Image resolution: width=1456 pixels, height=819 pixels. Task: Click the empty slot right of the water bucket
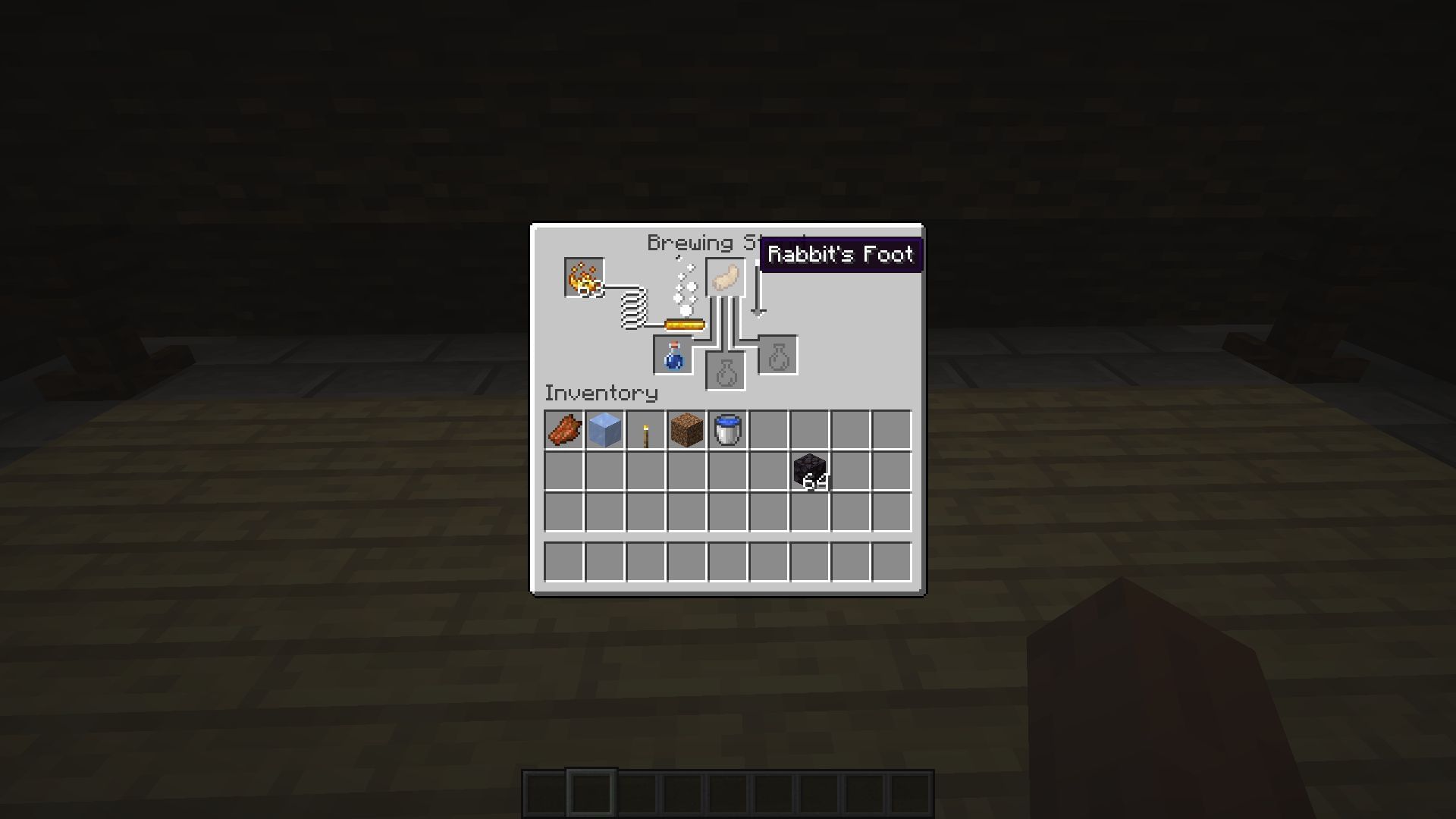(x=768, y=431)
